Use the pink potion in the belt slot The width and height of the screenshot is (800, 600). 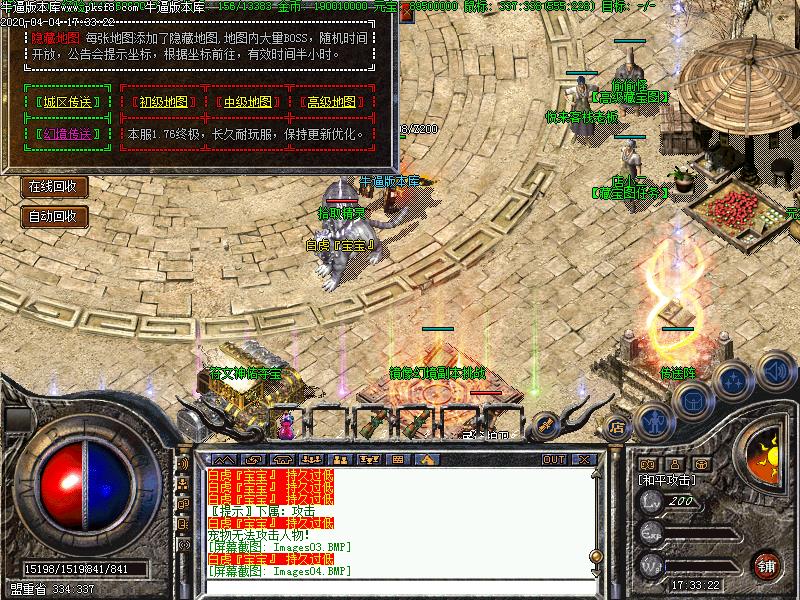click(287, 425)
